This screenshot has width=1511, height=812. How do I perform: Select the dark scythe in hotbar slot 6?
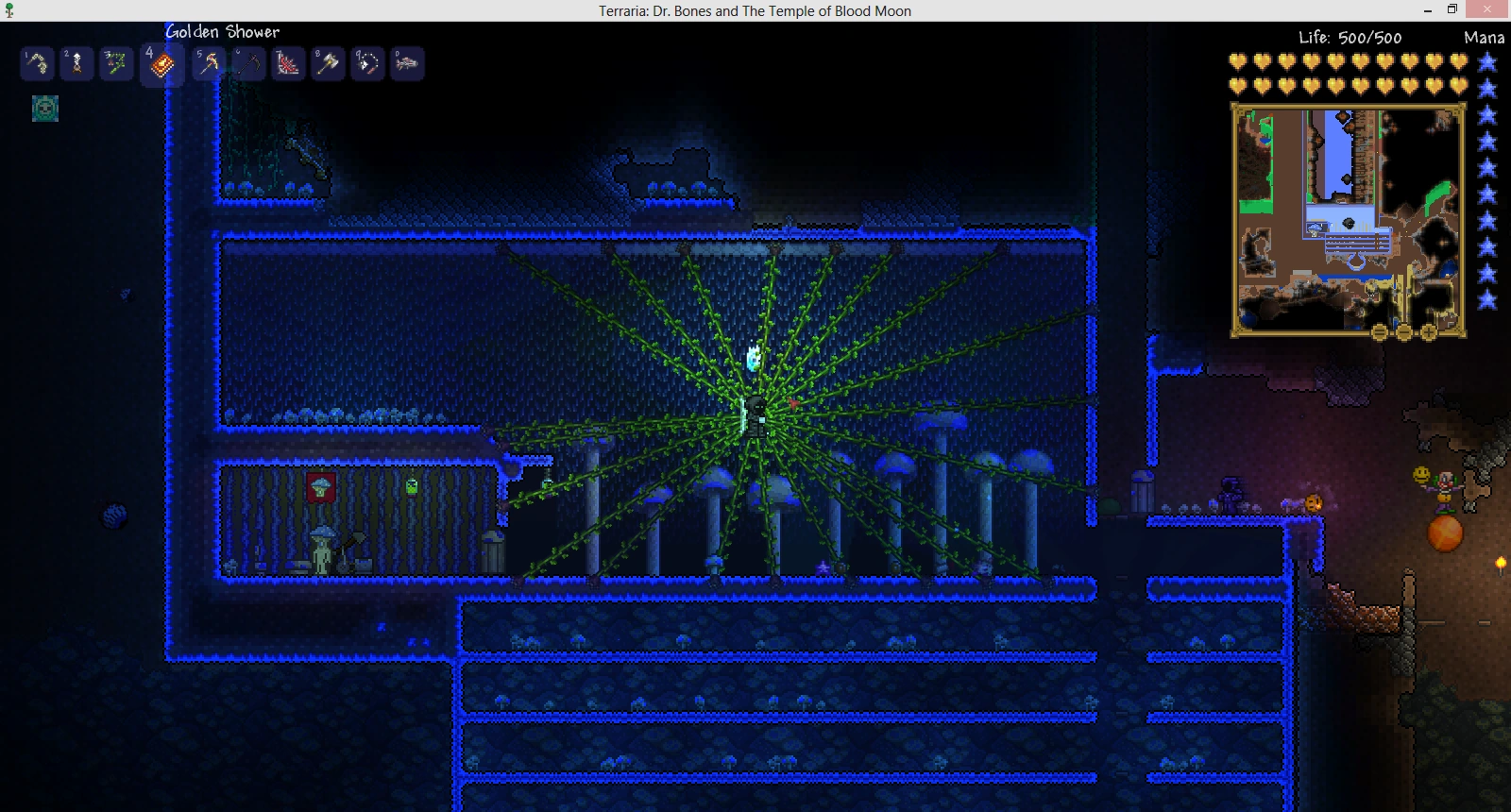pyautogui.click(x=249, y=63)
